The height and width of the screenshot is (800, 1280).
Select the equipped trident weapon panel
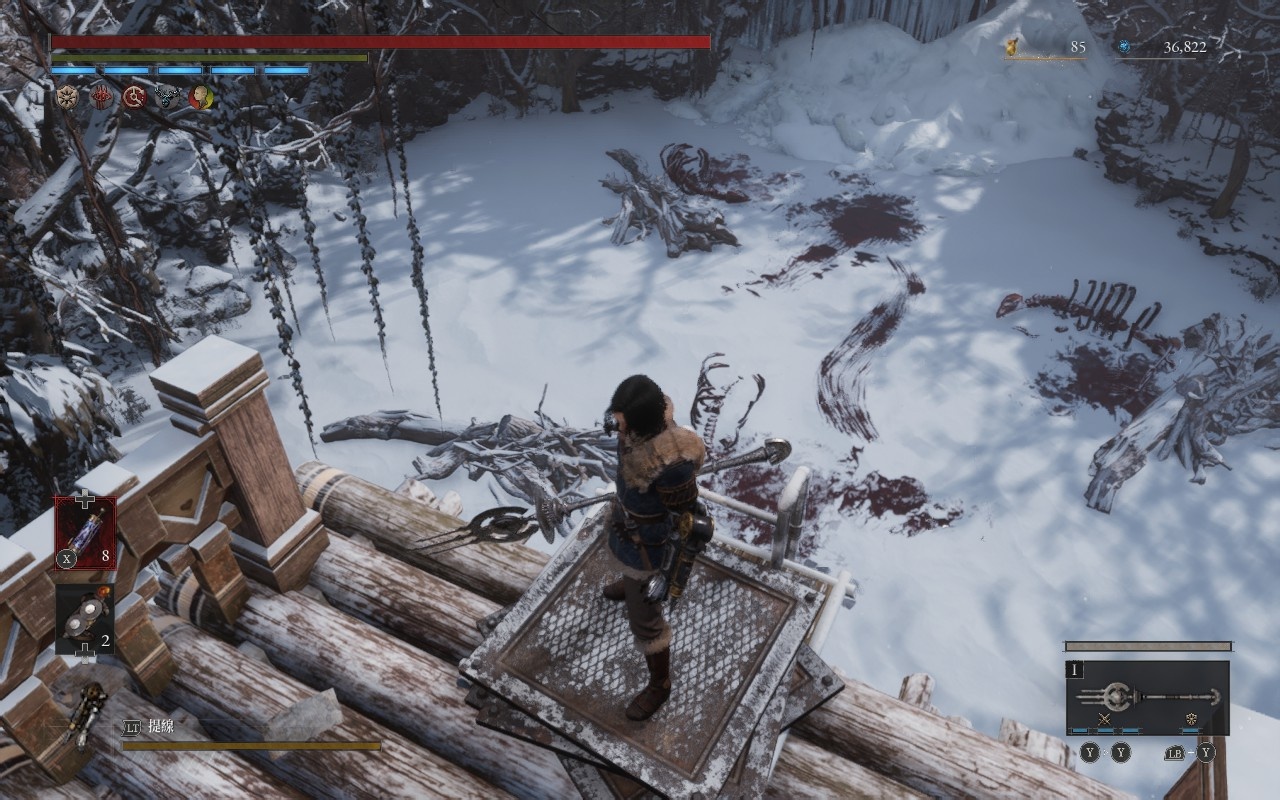pos(1147,697)
